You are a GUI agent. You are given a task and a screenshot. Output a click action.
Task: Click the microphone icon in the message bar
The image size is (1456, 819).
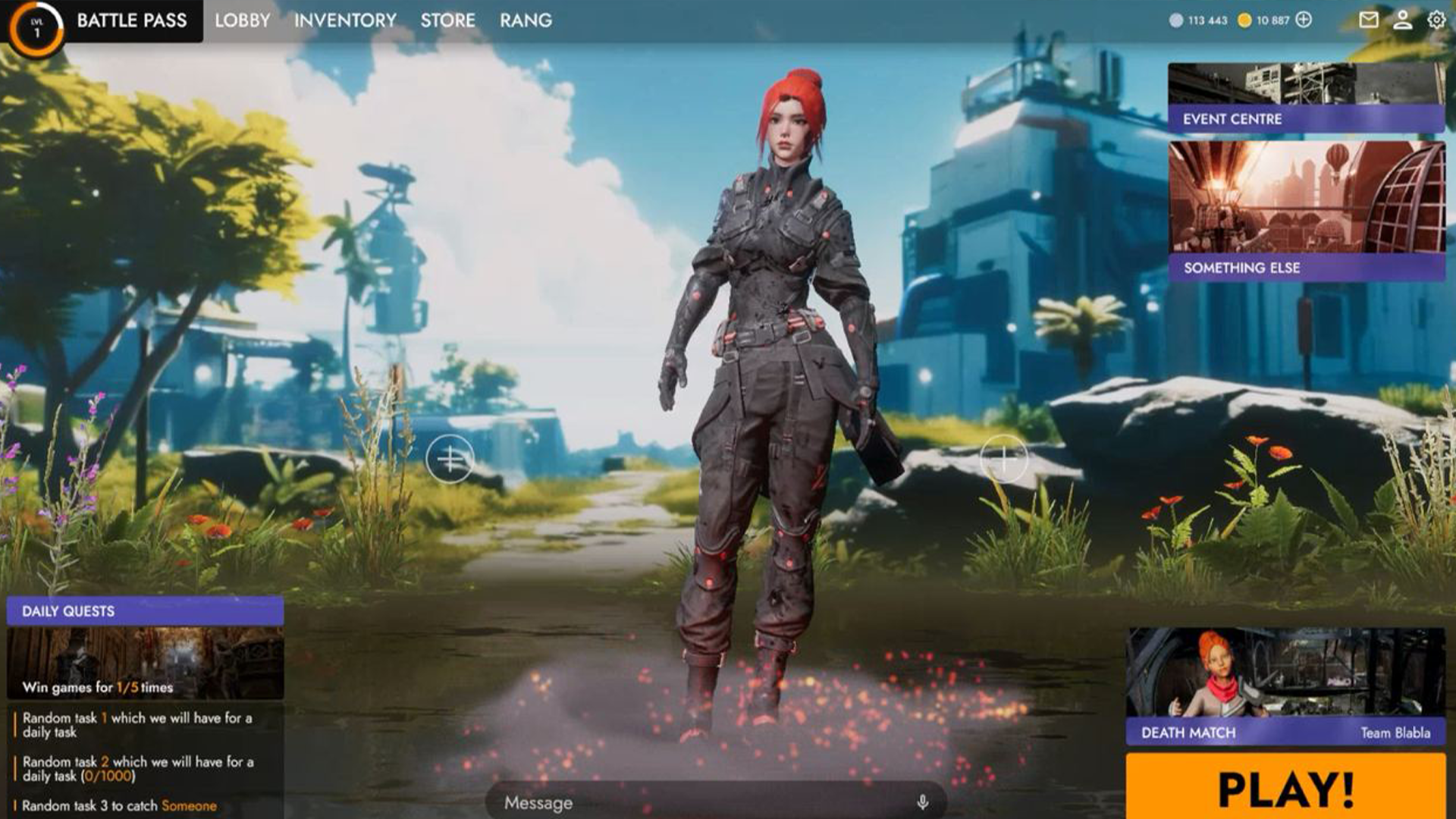pyautogui.click(x=921, y=802)
